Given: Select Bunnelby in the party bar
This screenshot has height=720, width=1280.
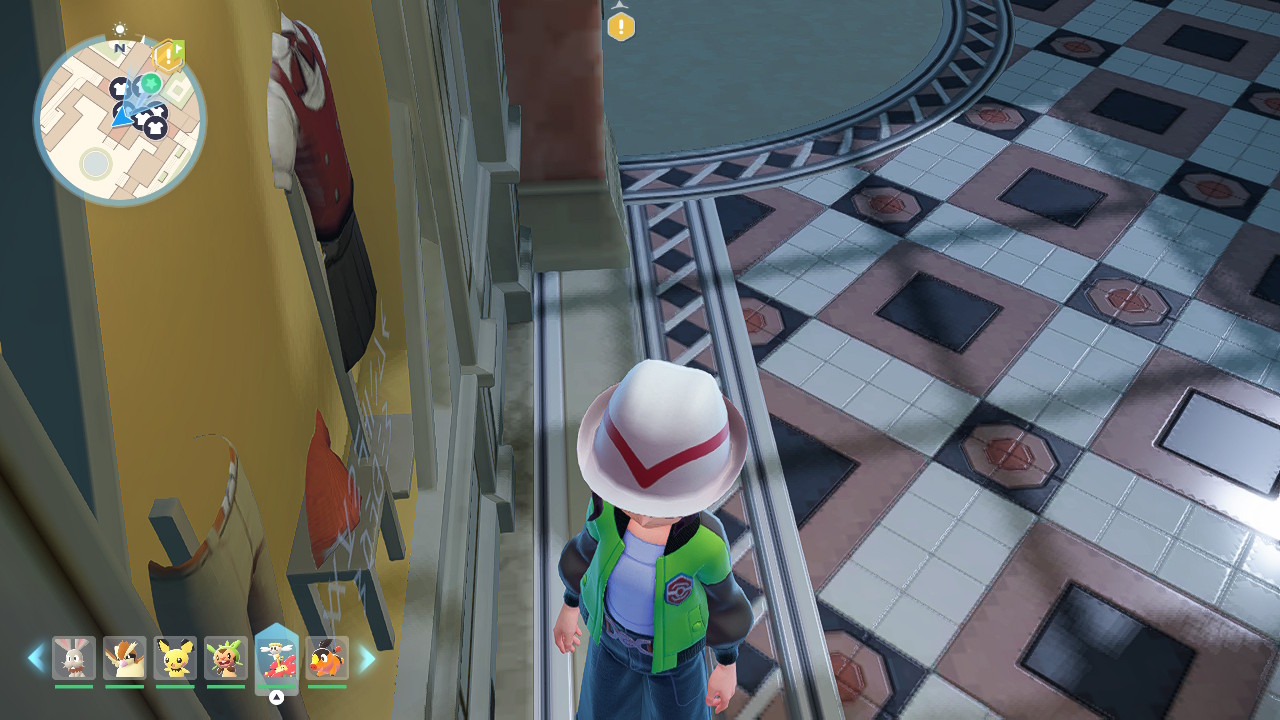Looking at the screenshot, I should coord(74,658).
